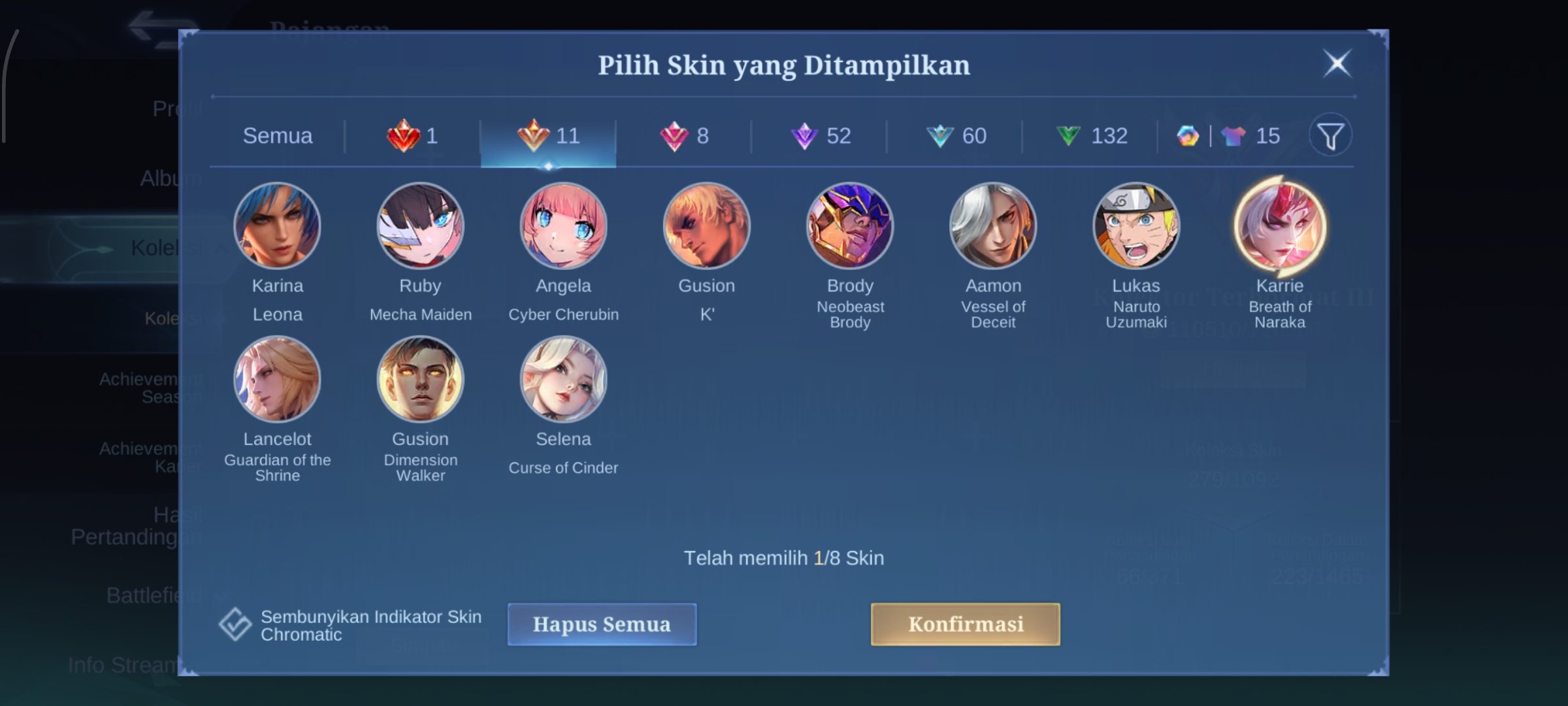Show the purple gem tier with 52 skins
The height and width of the screenshot is (706, 1568).
821,136
